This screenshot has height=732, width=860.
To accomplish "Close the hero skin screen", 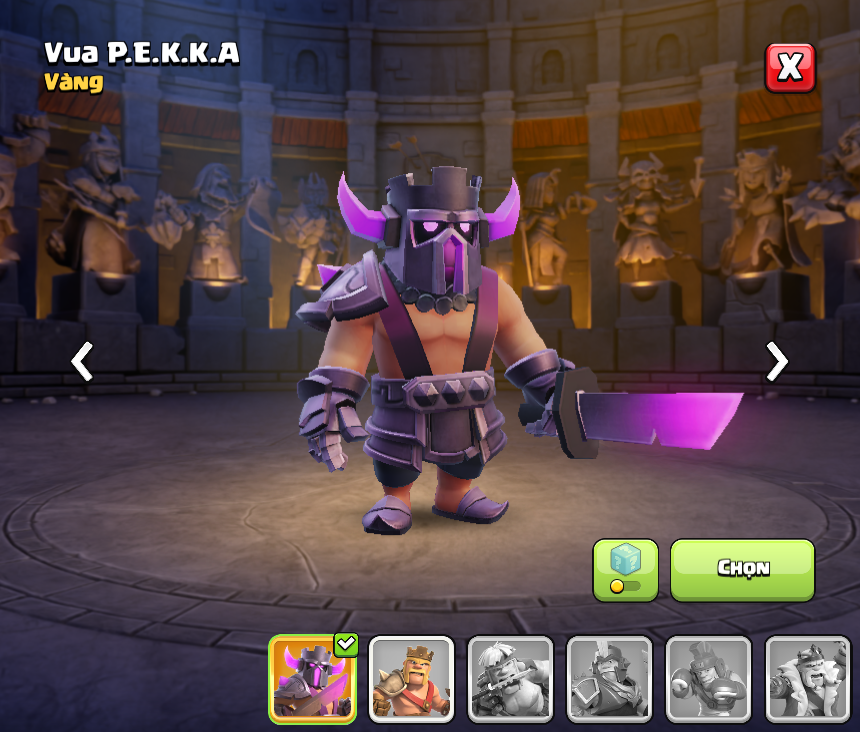I will click(x=790, y=68).
